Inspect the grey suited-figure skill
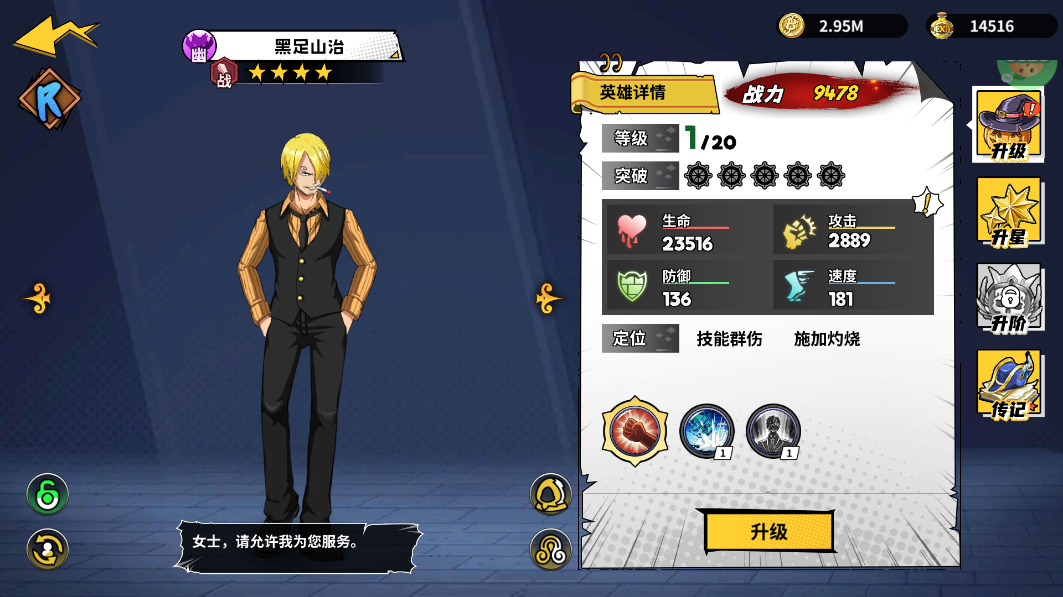The image size is (1063, 597). tap(773, 431)
